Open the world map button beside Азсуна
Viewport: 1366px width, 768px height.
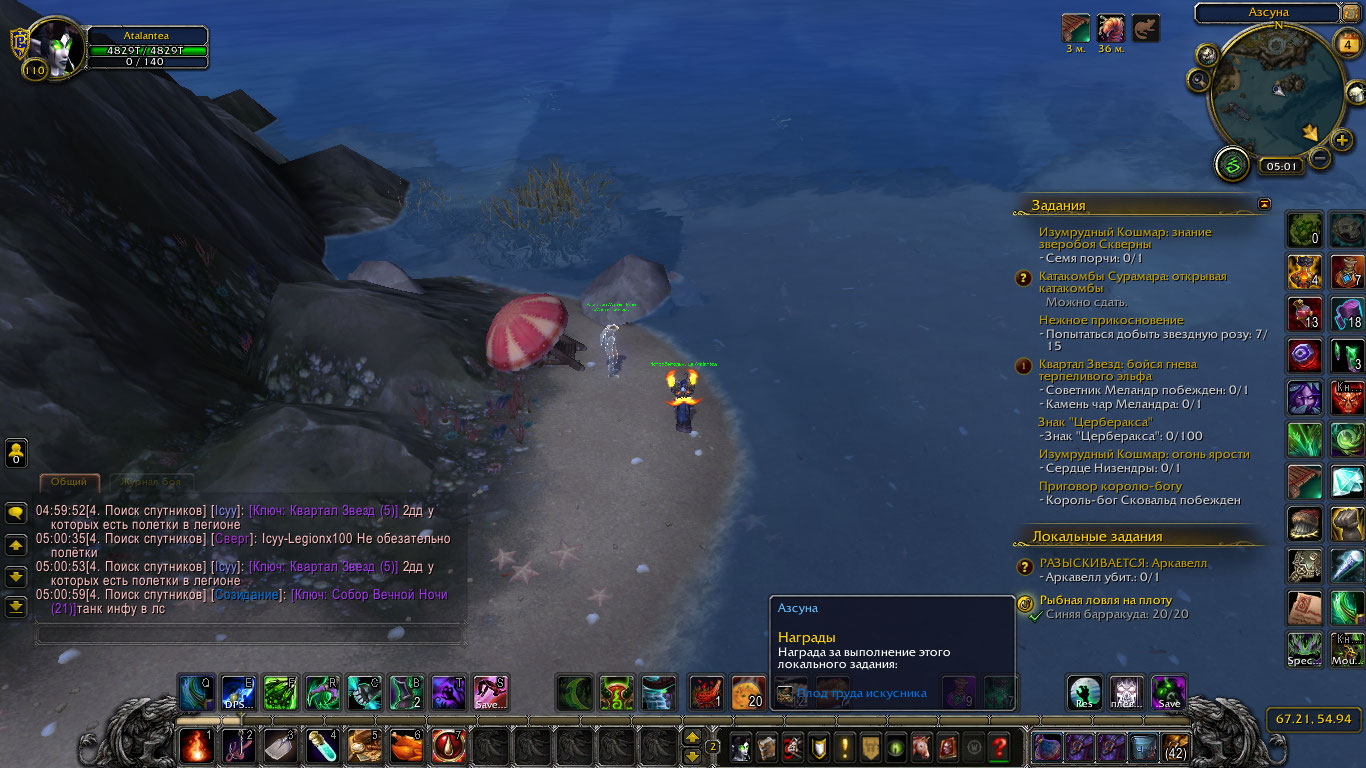(1351, 12)
